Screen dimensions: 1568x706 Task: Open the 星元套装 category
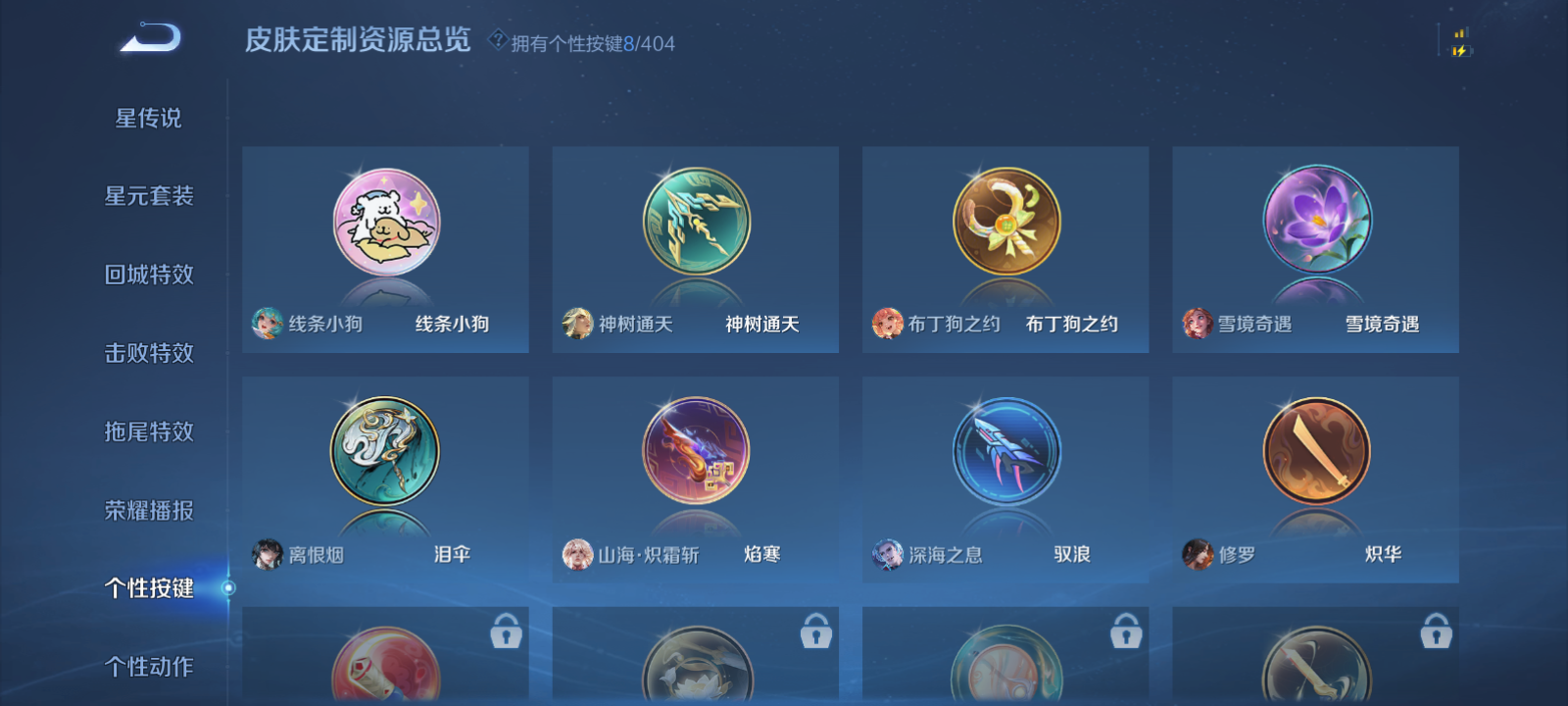149,196
